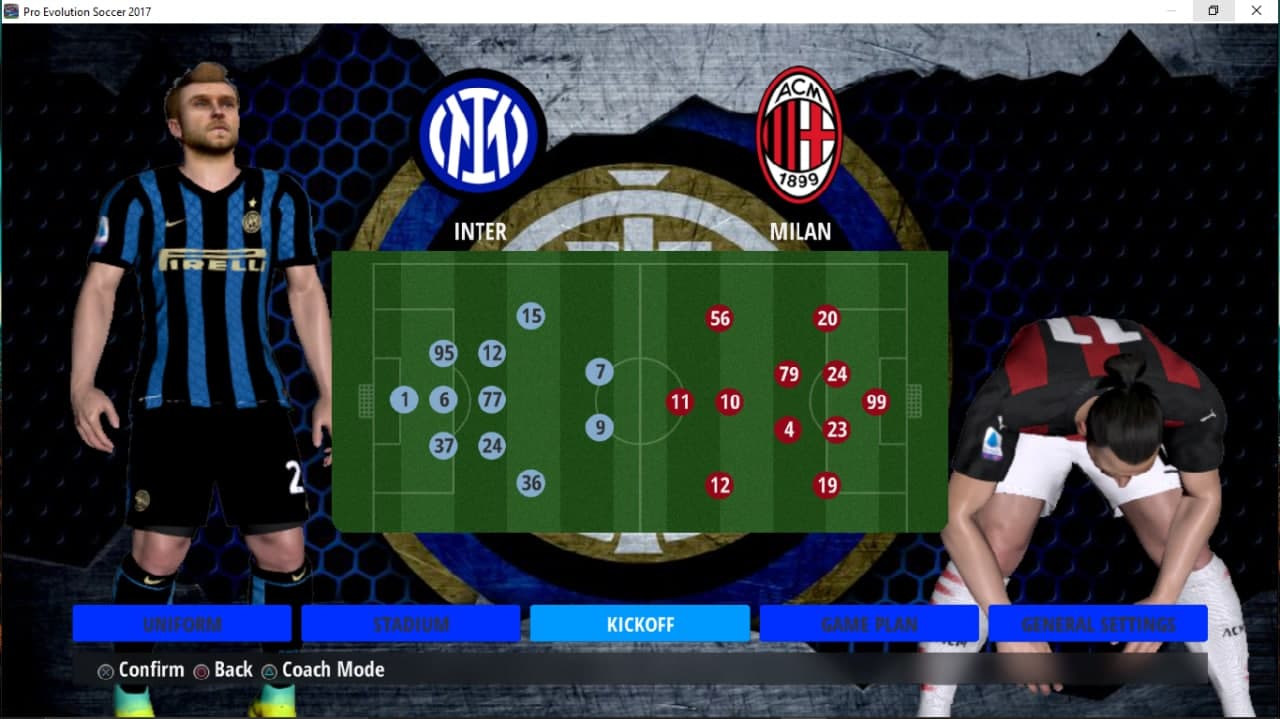Open General Settings

[1098, 624]
